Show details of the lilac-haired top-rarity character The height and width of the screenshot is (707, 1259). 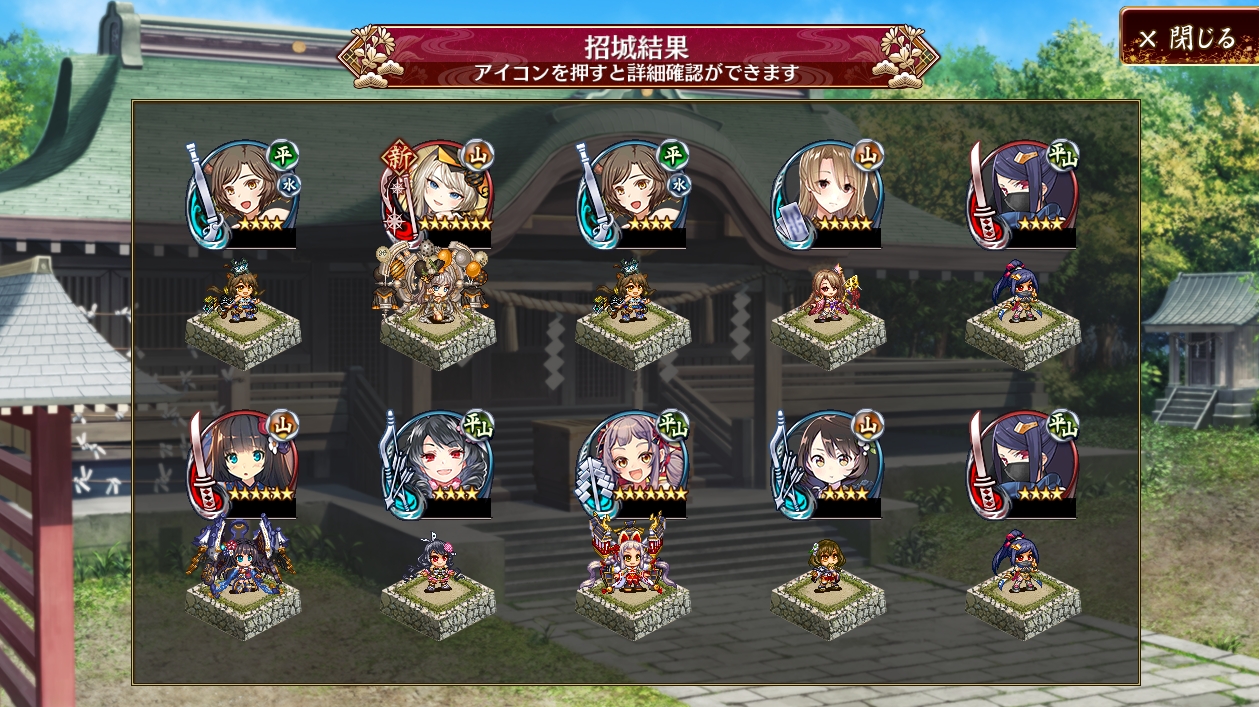[x=633, y=463]
